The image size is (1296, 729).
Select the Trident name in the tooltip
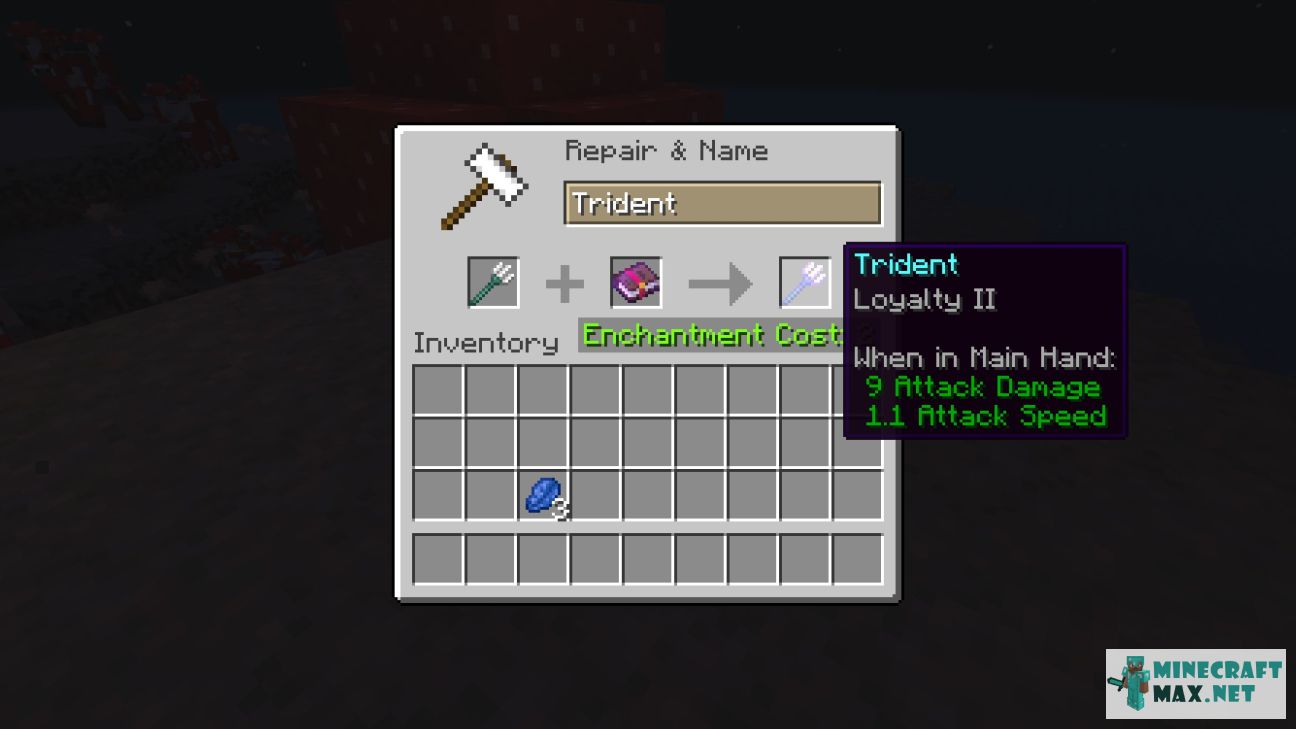(x=906, y=264)
